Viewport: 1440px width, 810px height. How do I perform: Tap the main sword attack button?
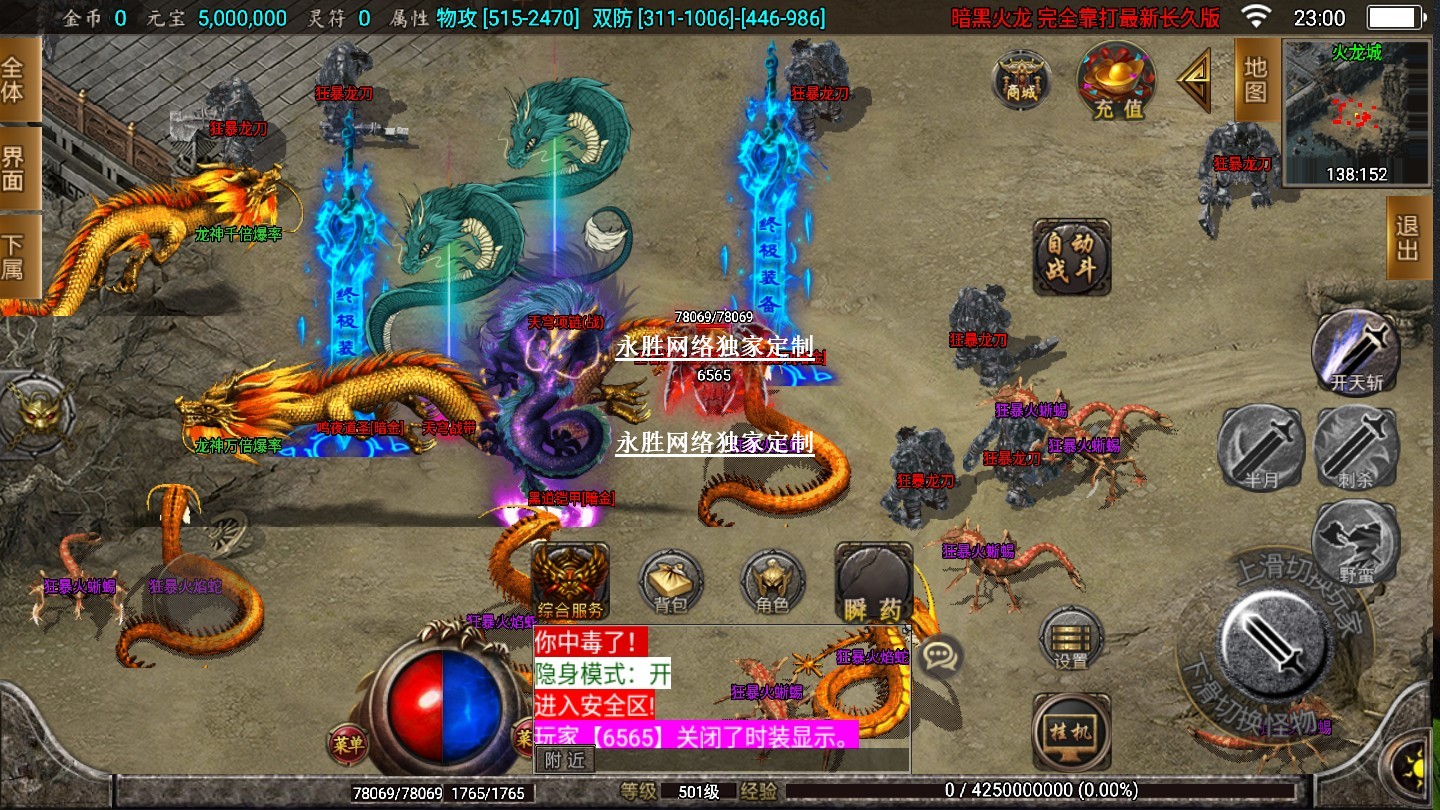click(x=1275, y=641)
